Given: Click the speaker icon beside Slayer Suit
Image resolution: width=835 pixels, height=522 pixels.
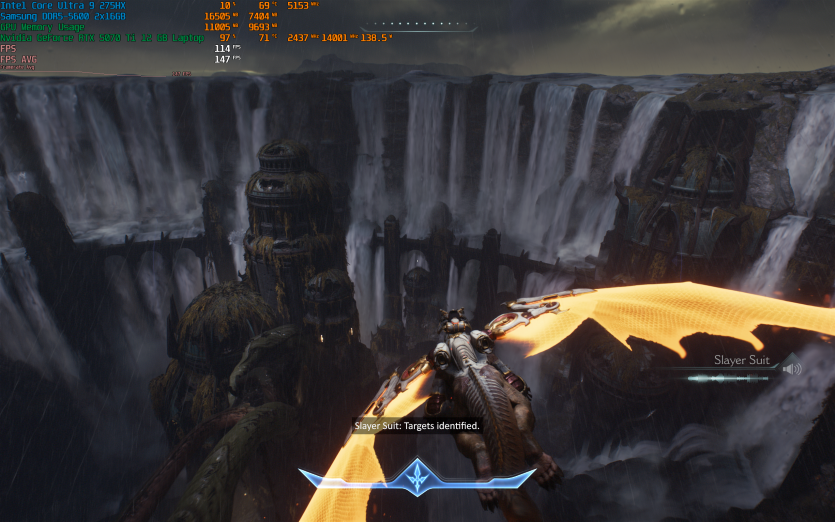Looking at the screenshot, I should (792, 369).
